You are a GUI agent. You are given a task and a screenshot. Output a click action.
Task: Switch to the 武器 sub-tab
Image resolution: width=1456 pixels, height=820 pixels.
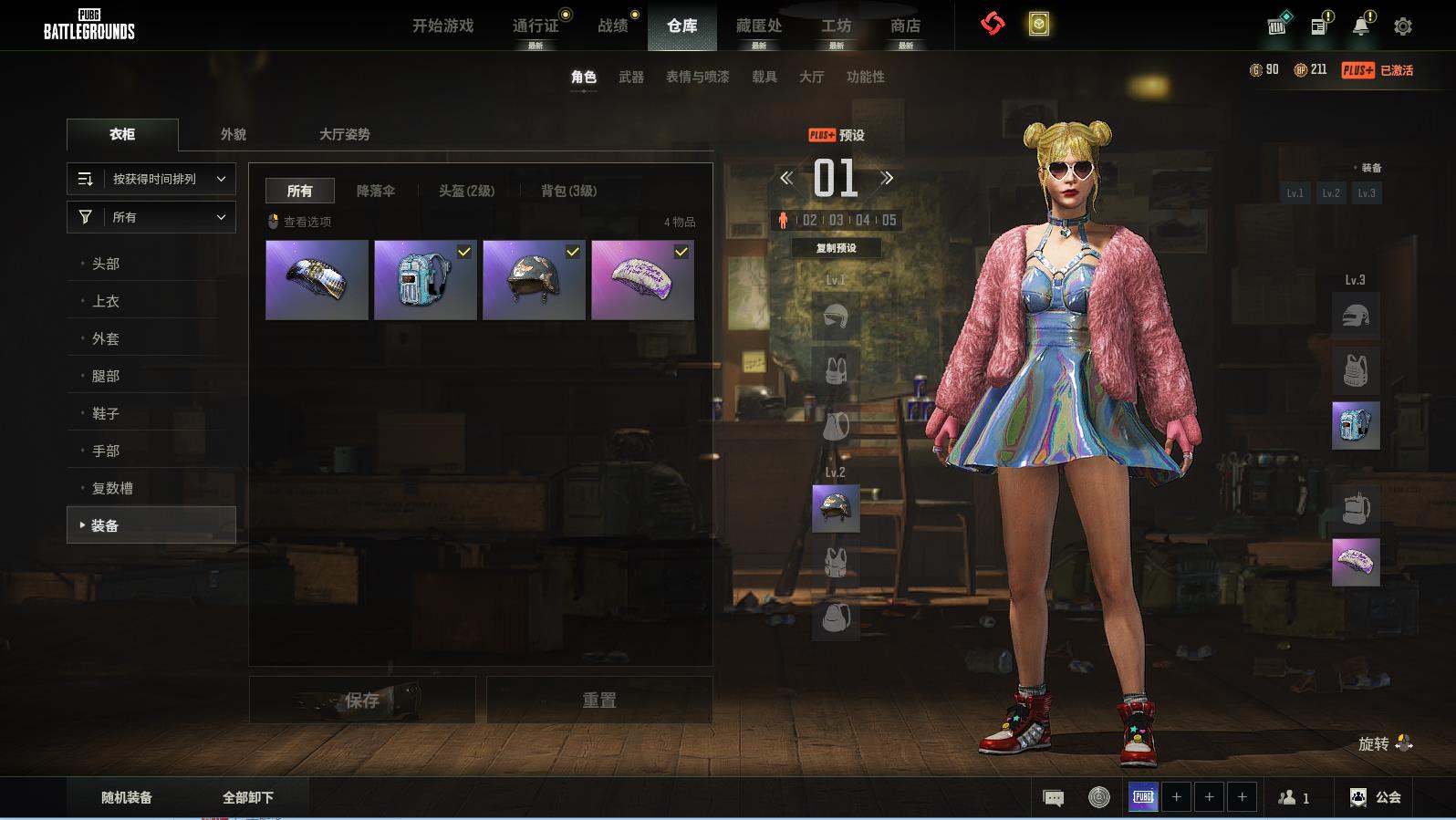pos(630,77)
